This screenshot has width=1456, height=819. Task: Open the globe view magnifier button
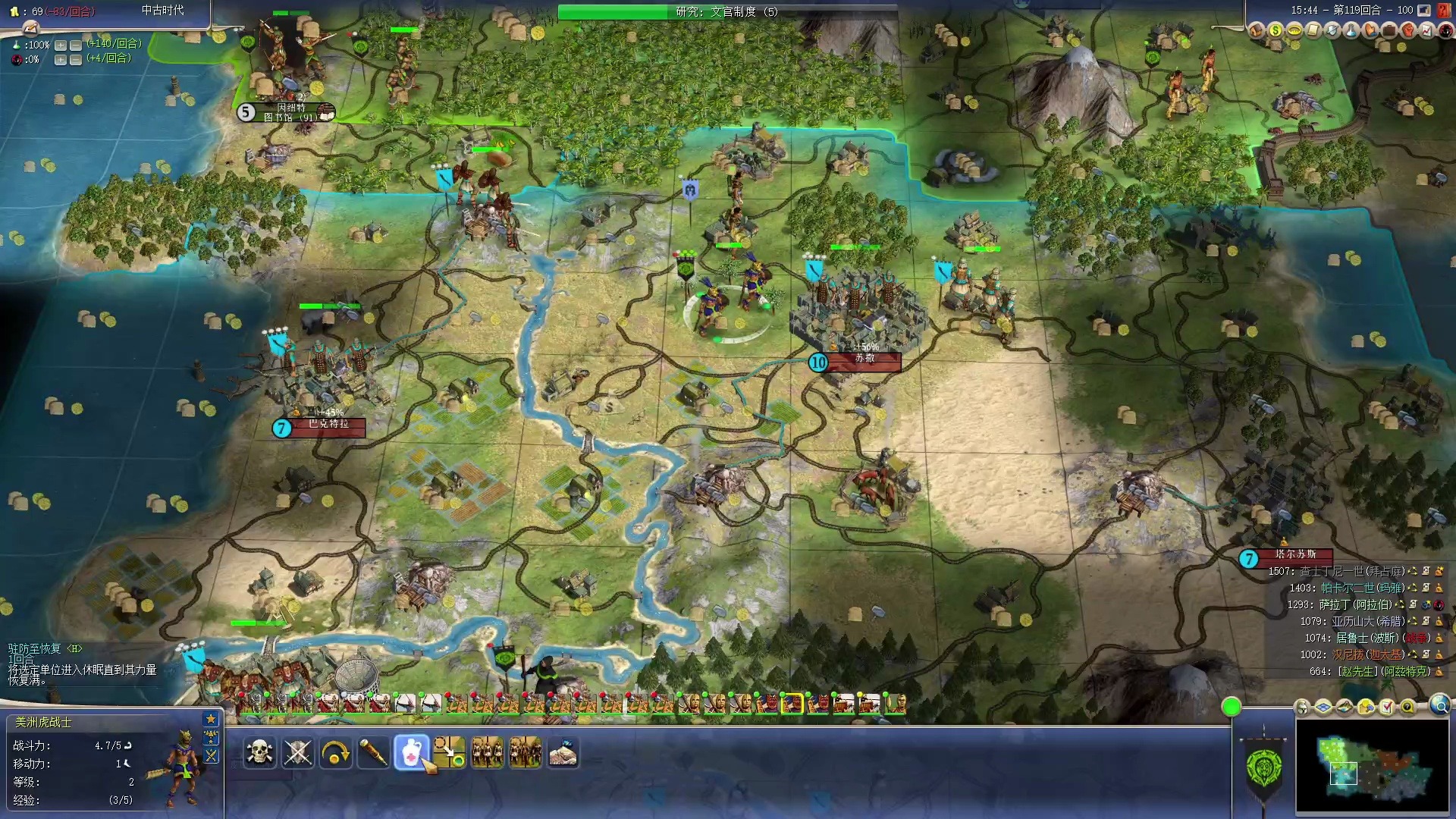(1440, 706)
